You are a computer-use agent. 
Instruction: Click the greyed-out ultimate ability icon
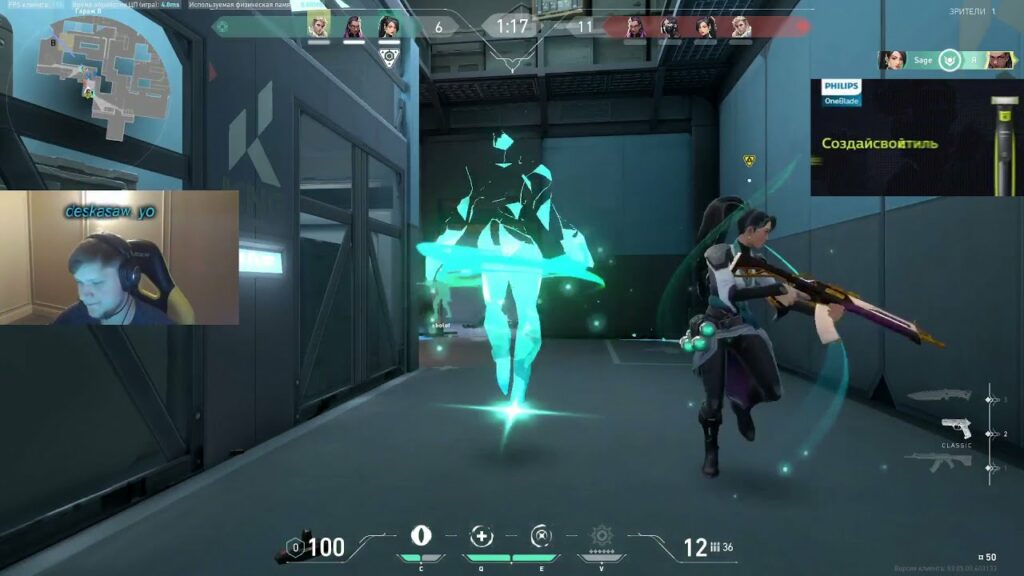coord(601,535)
